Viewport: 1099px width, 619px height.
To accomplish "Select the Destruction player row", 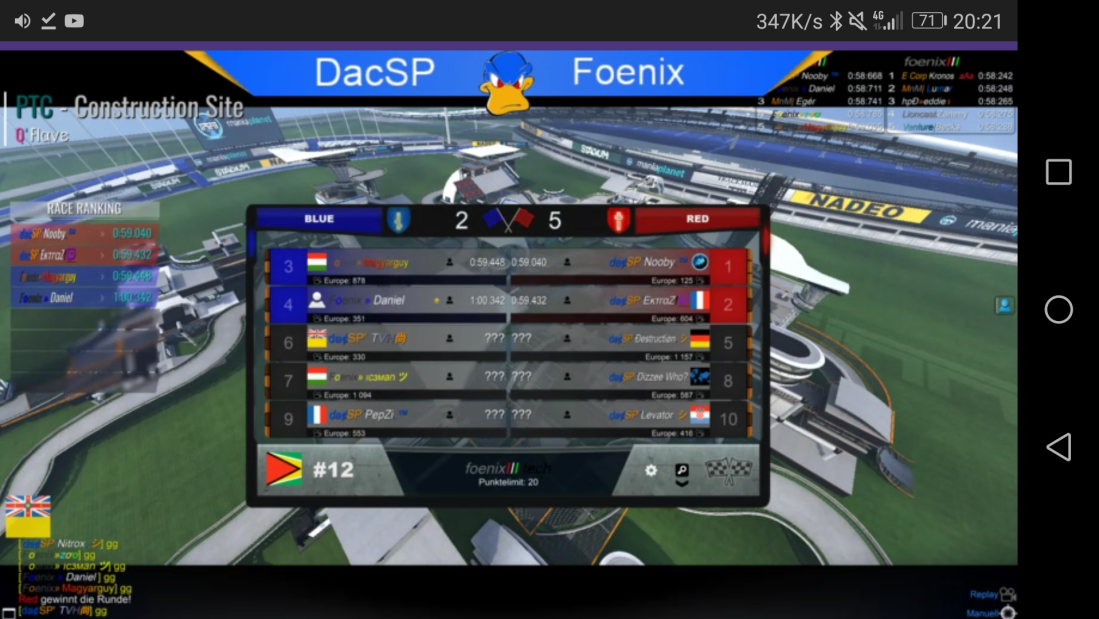I will point(630,340).
